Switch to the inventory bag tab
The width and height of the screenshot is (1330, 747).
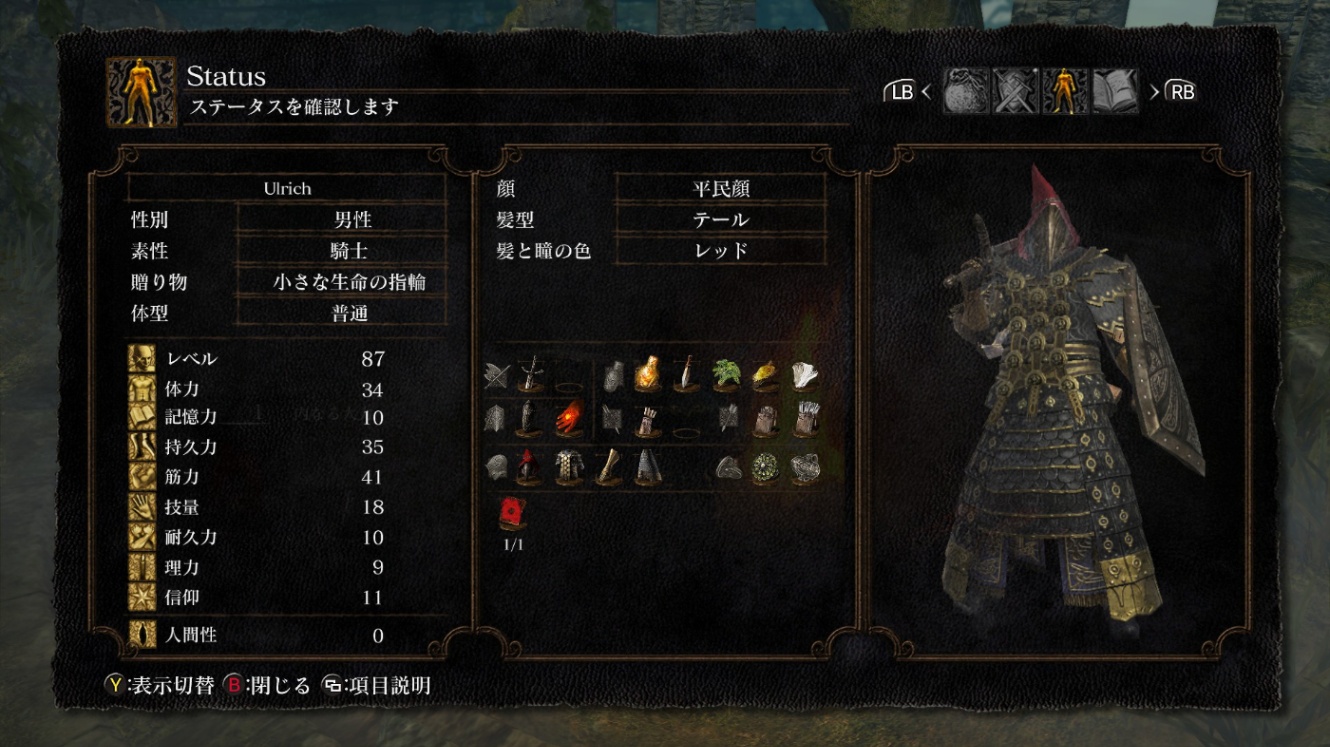click(966, 92)
